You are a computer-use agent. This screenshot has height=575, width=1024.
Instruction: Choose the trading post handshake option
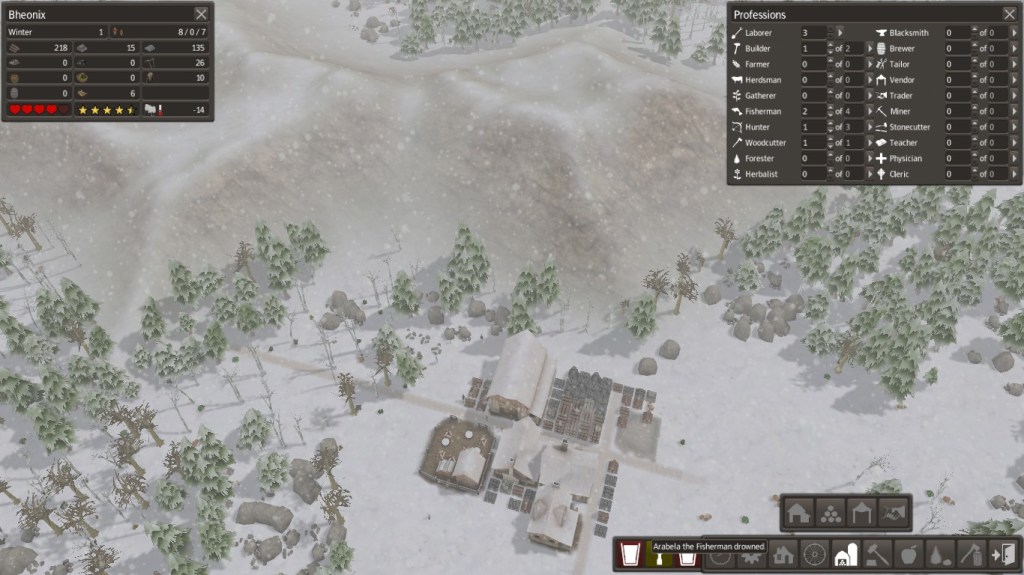click(894, 513)
